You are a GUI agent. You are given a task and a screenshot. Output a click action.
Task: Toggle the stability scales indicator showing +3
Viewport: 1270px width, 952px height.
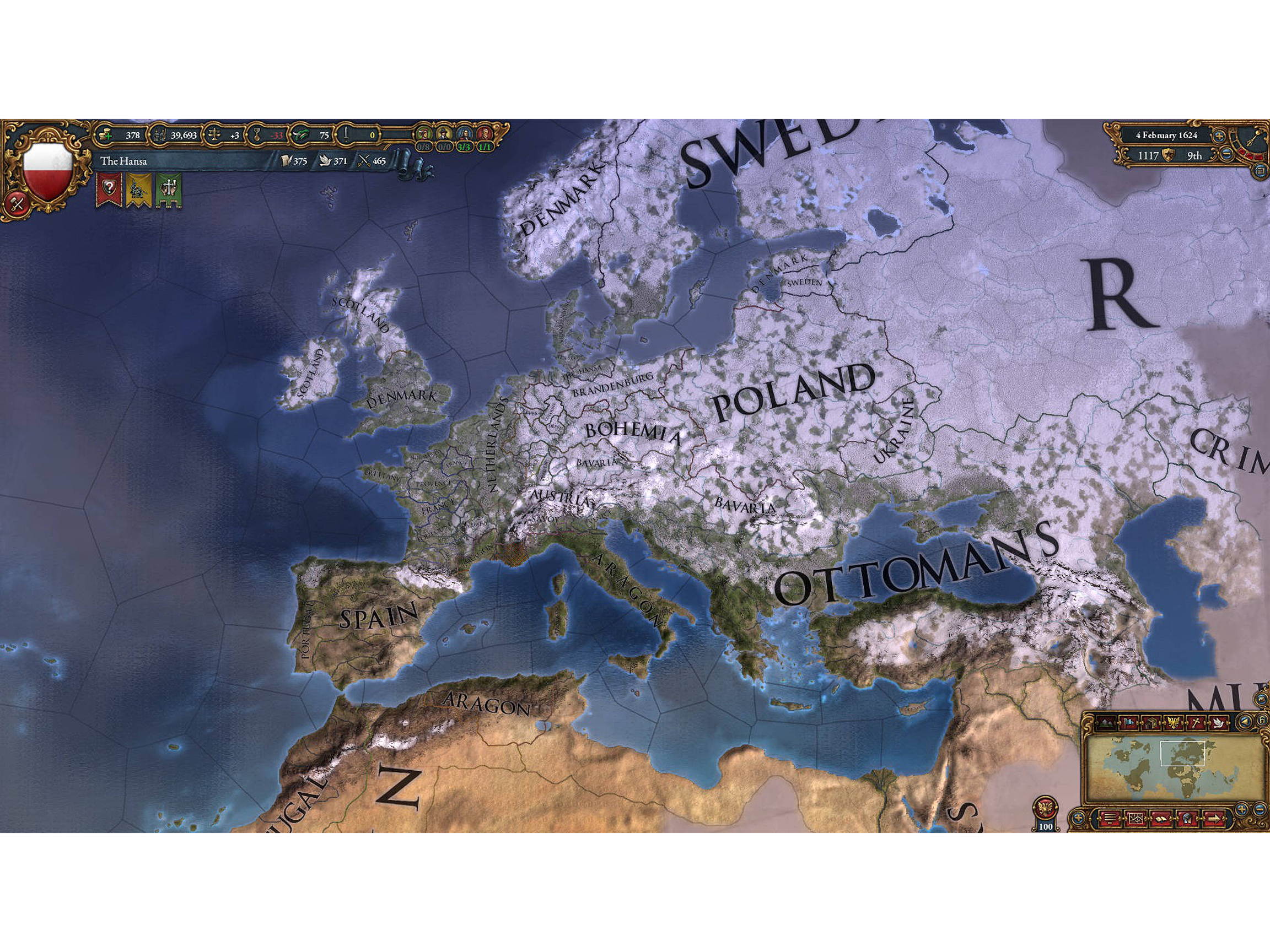[x=216, y=136]
